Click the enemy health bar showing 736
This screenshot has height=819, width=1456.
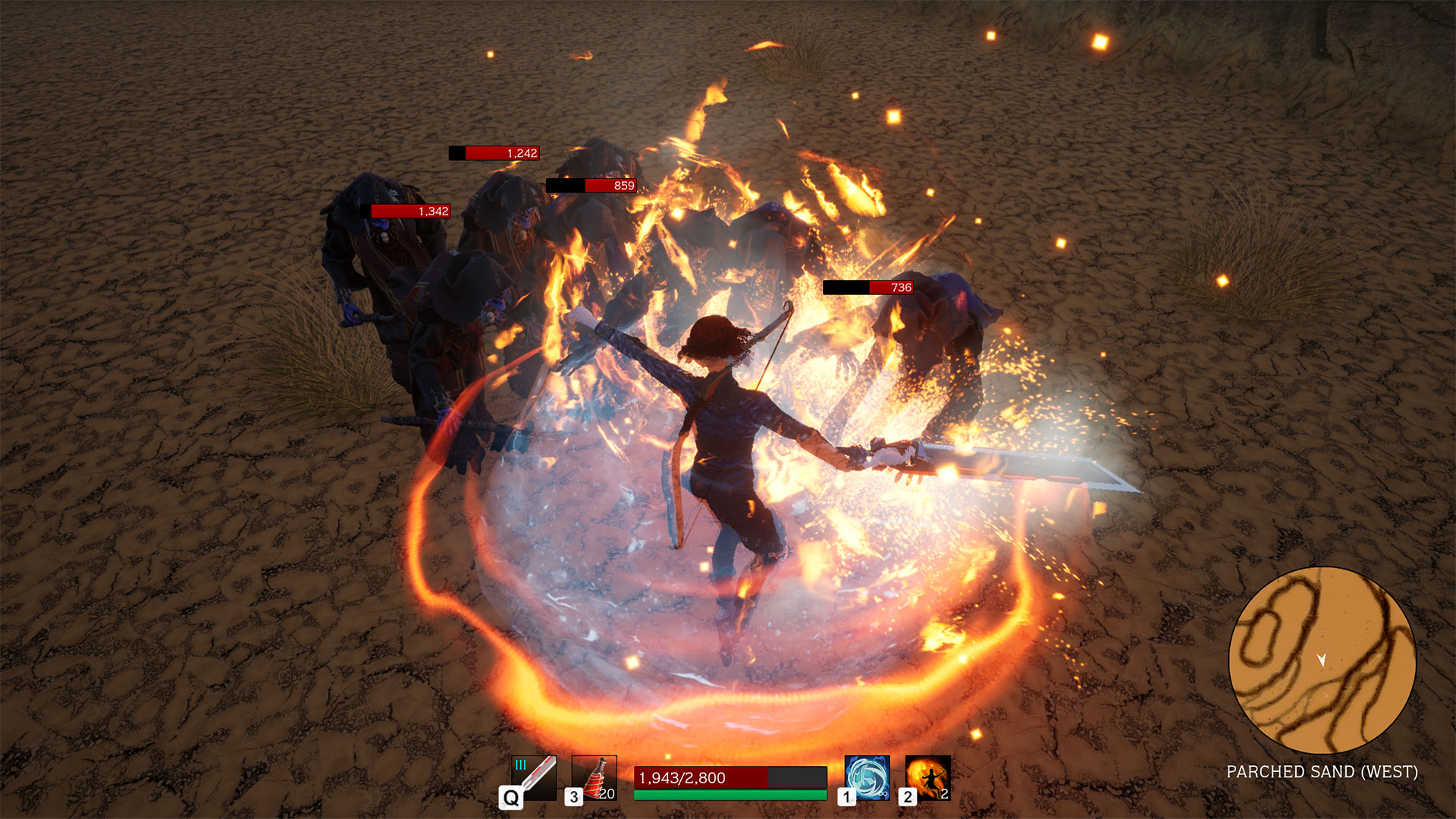click(868, 287)
